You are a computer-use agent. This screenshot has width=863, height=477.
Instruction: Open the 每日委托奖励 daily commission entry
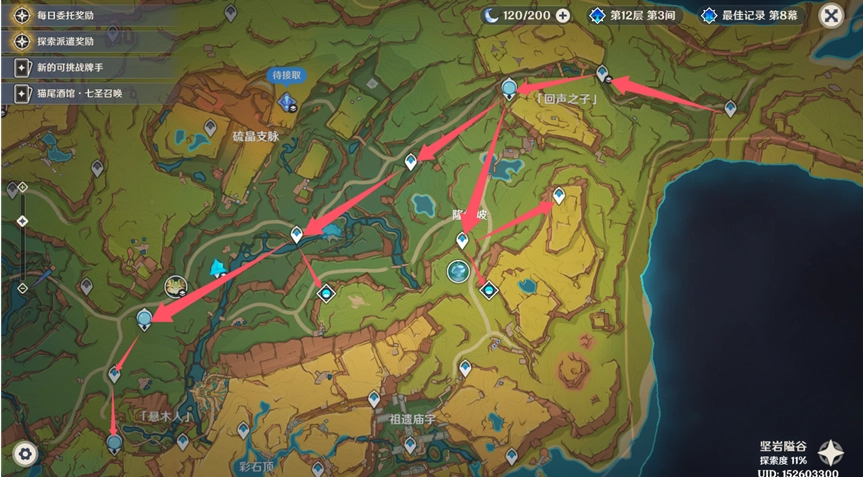point(62,15)
